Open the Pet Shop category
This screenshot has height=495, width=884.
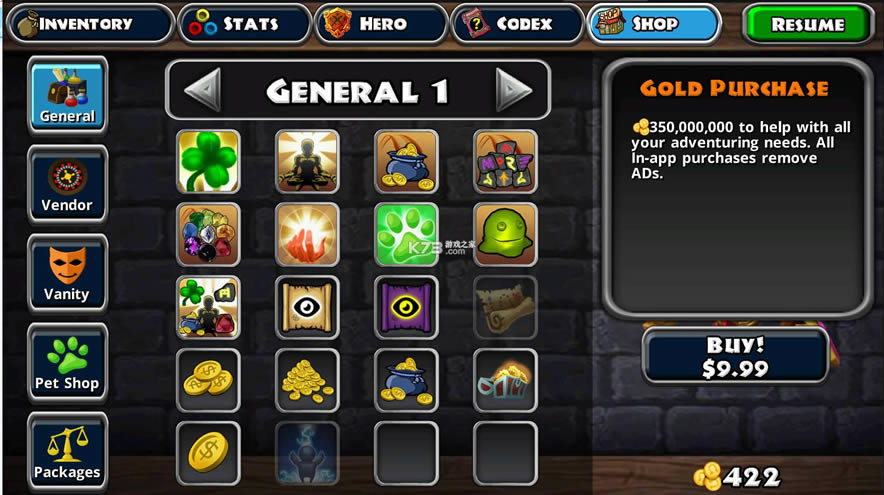coord(67,361)
